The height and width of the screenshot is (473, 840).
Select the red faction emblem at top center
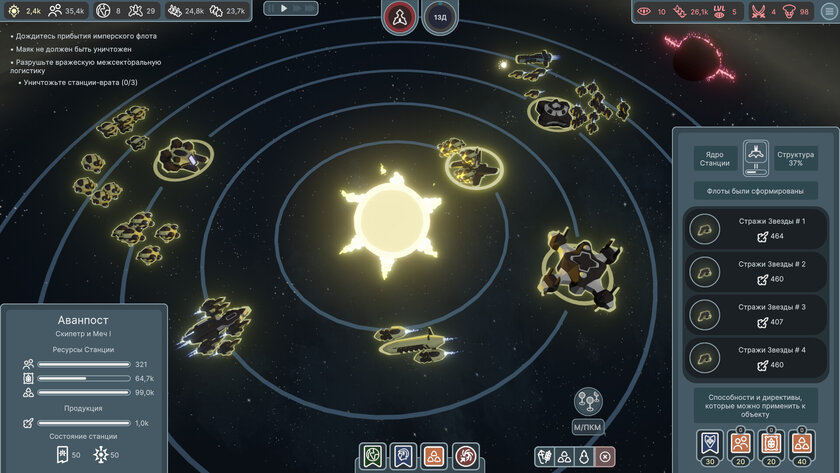399,17
